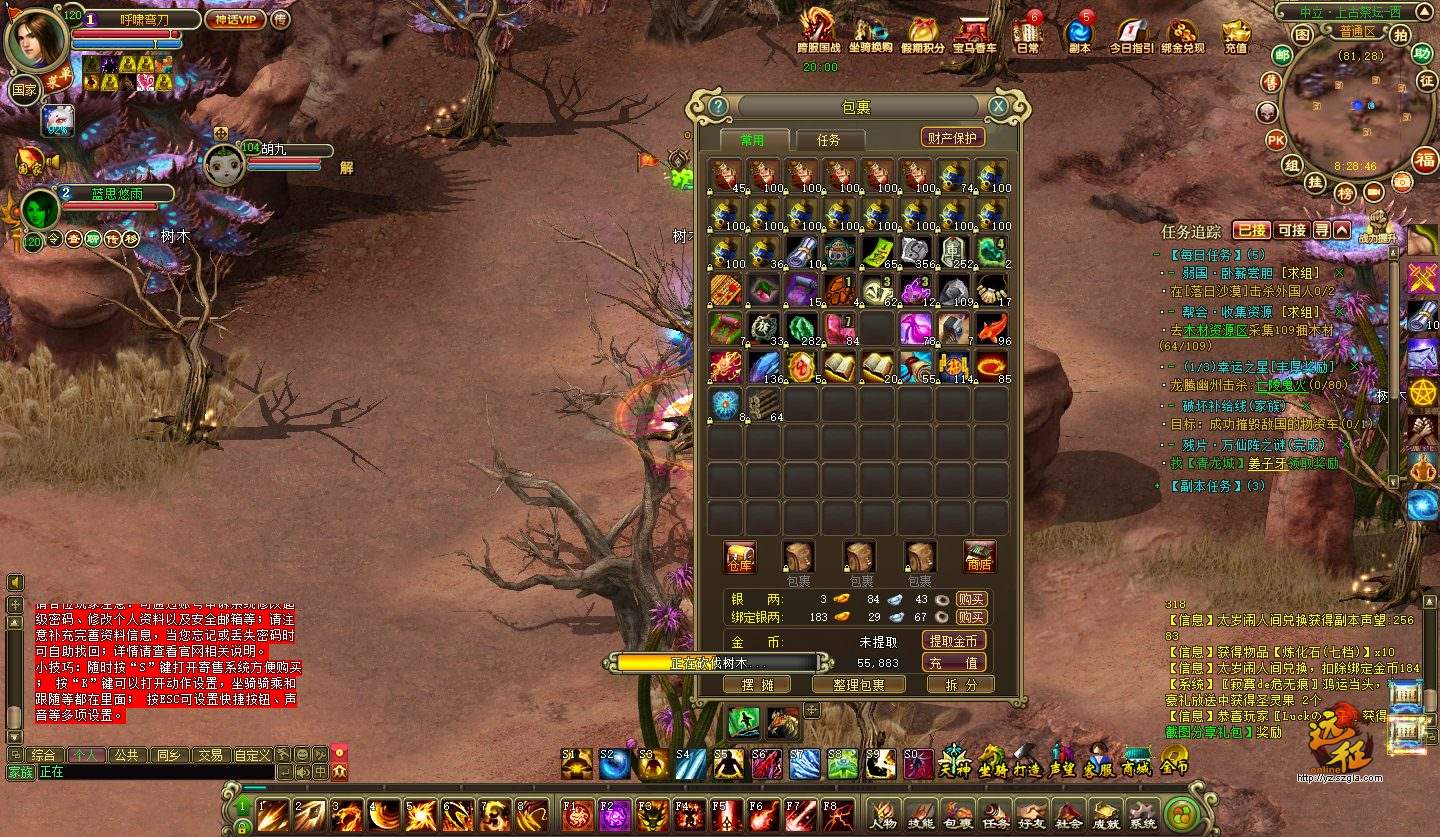The width and height of the screenshot is (1440, 837).
Task: Open the 人物 character menu button
Action: [x=882, y=815]
